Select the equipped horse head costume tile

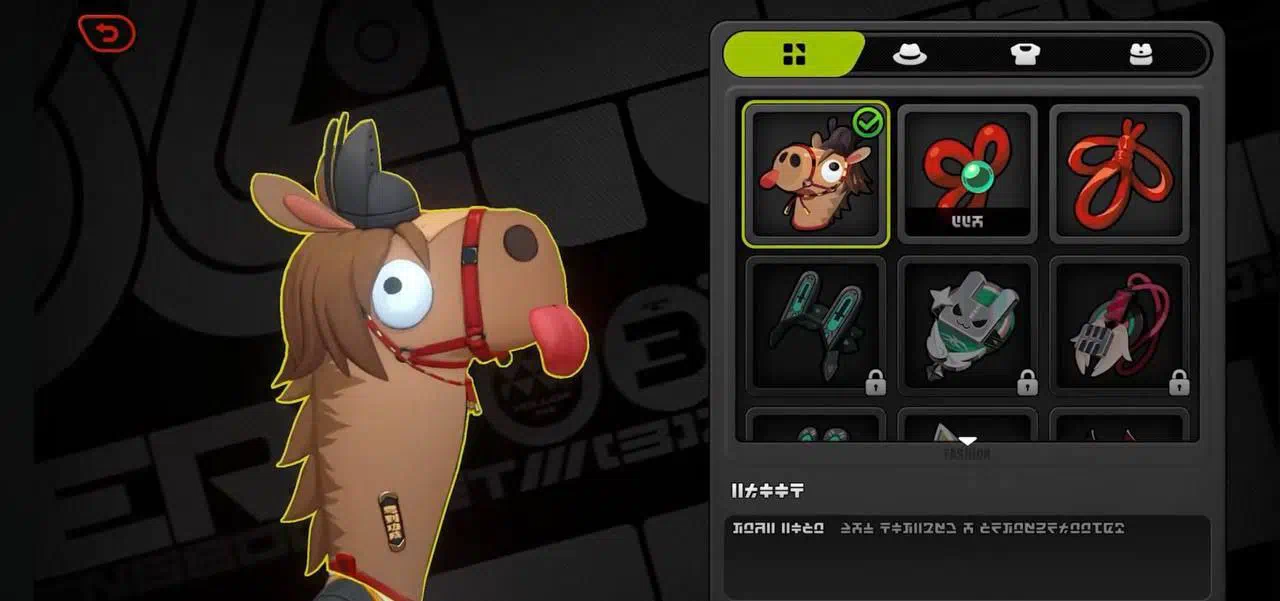815,174
